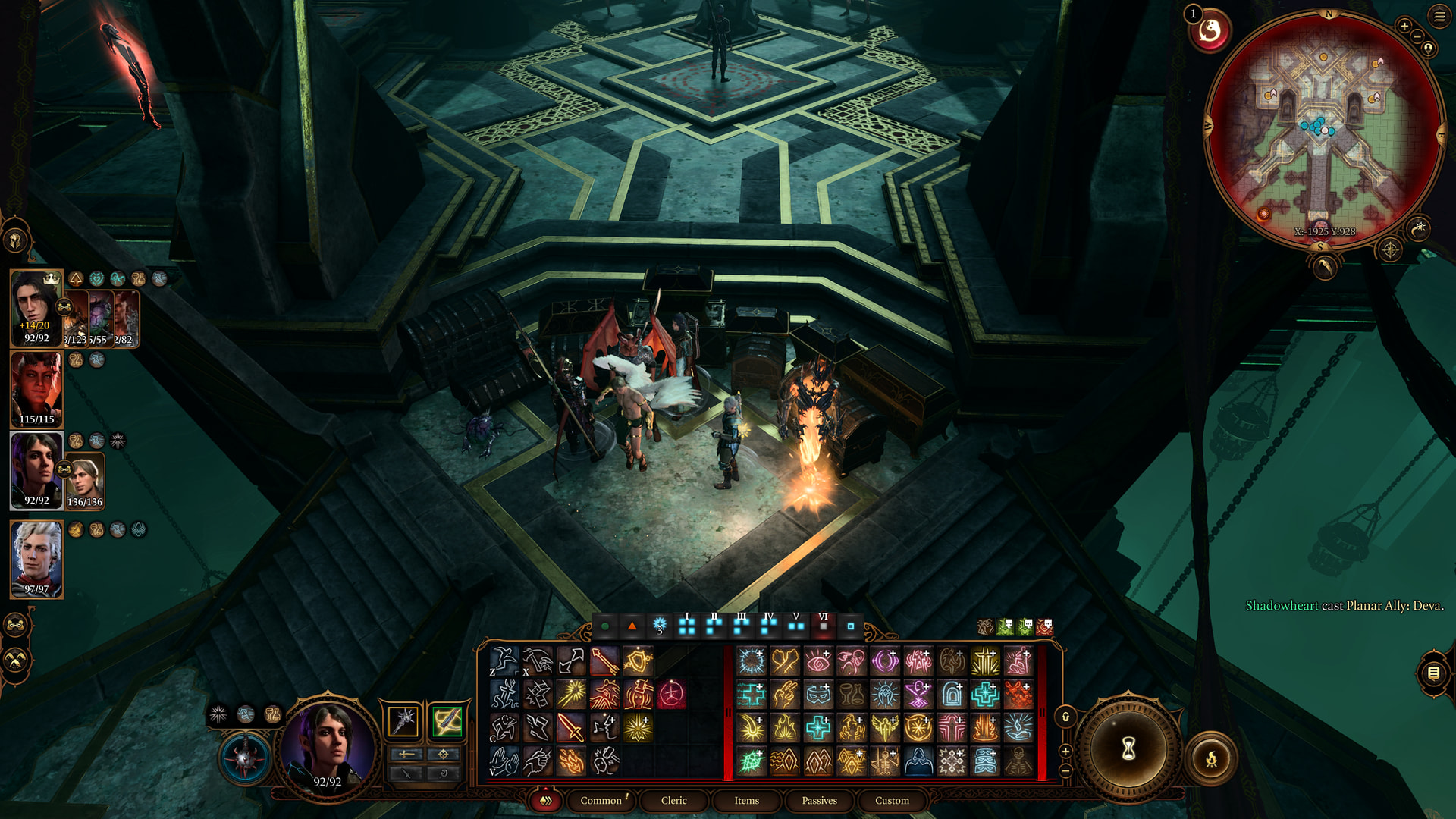Switch to the Common hotbar tab
1456x819 pixels.
601,800
